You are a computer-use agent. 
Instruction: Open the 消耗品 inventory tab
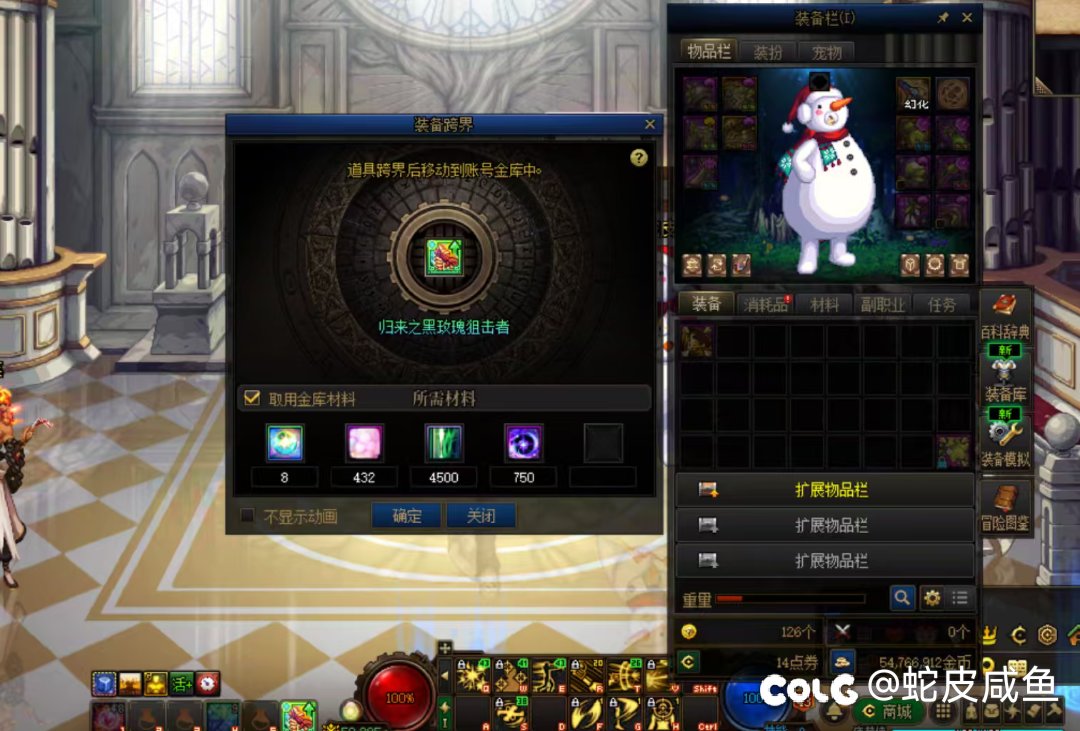click(x=766, y=304)
